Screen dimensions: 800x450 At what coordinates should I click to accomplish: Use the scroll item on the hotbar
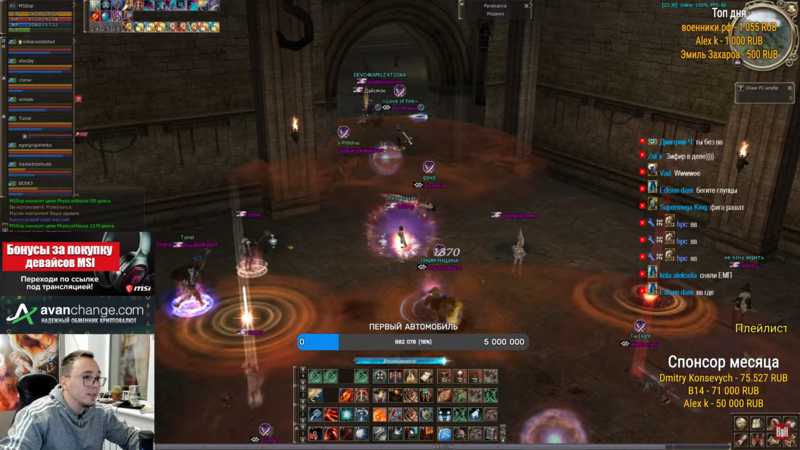coord(427,376)
